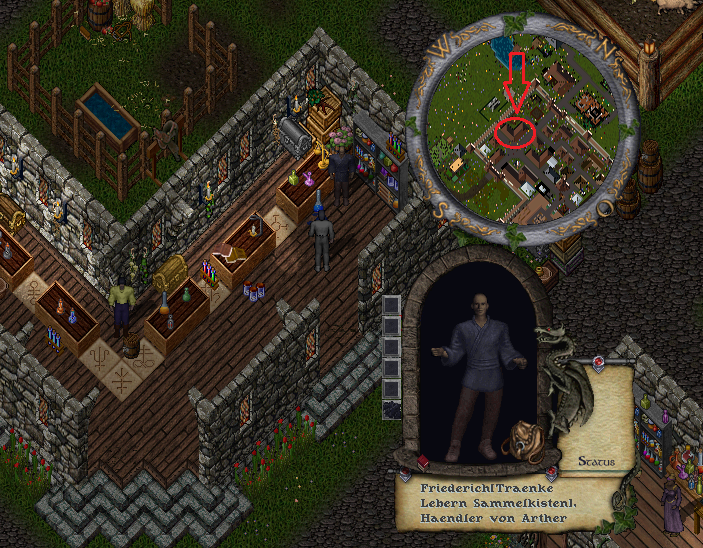This screenshot has width=703, height=548.
Task: Click the circular radar minimap
Action: click(519, 131)
